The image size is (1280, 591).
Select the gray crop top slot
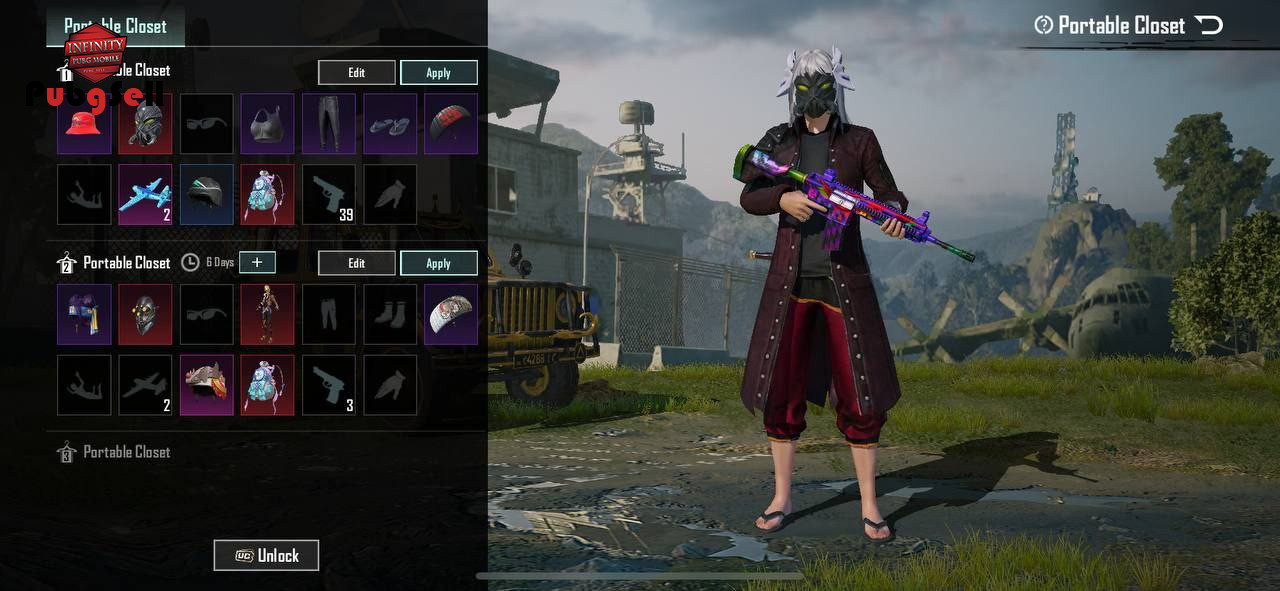267,124
